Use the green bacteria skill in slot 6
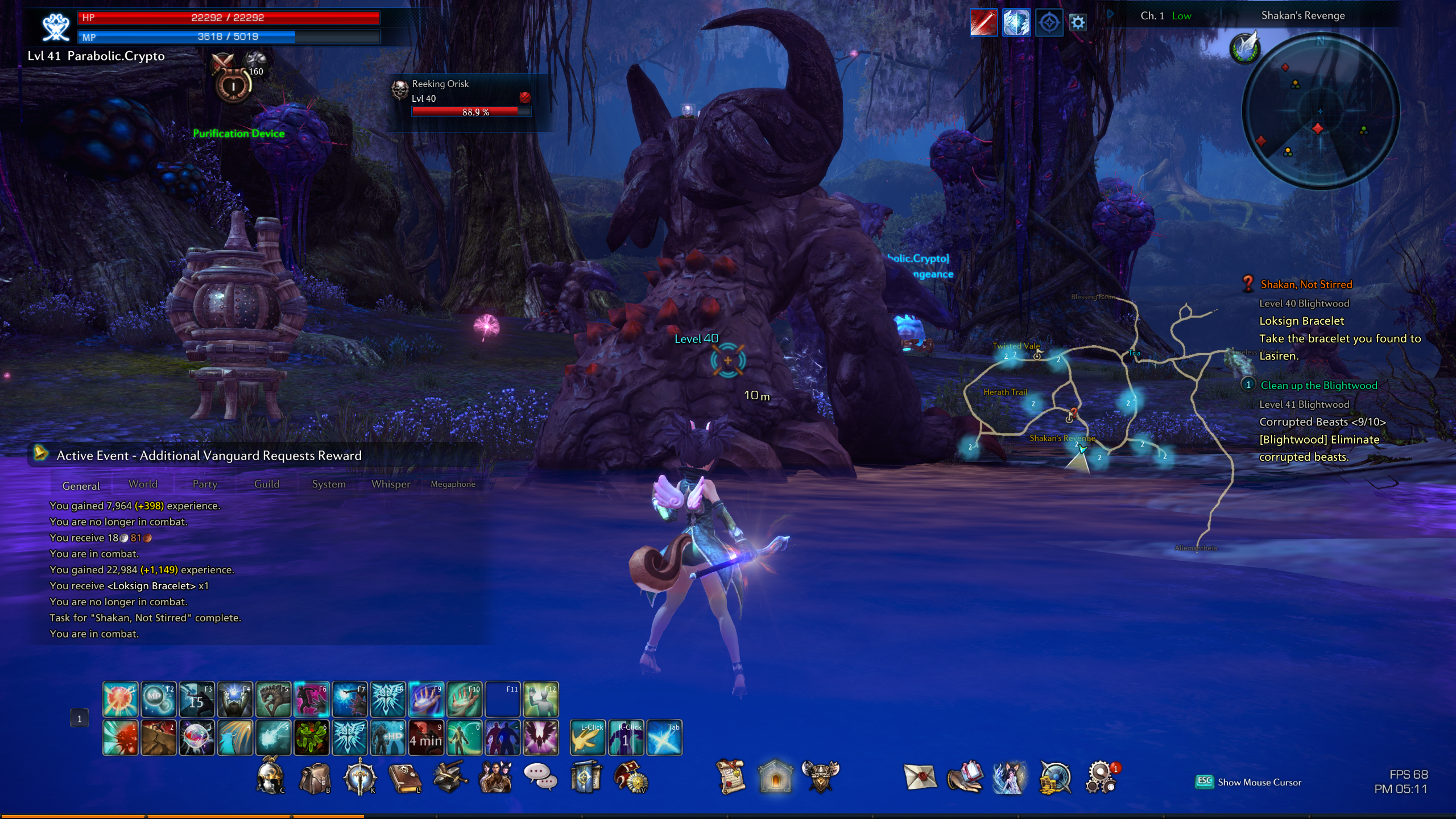Image resolution: width=1456 pixels, height=819 pixels. tap(311, 738)
